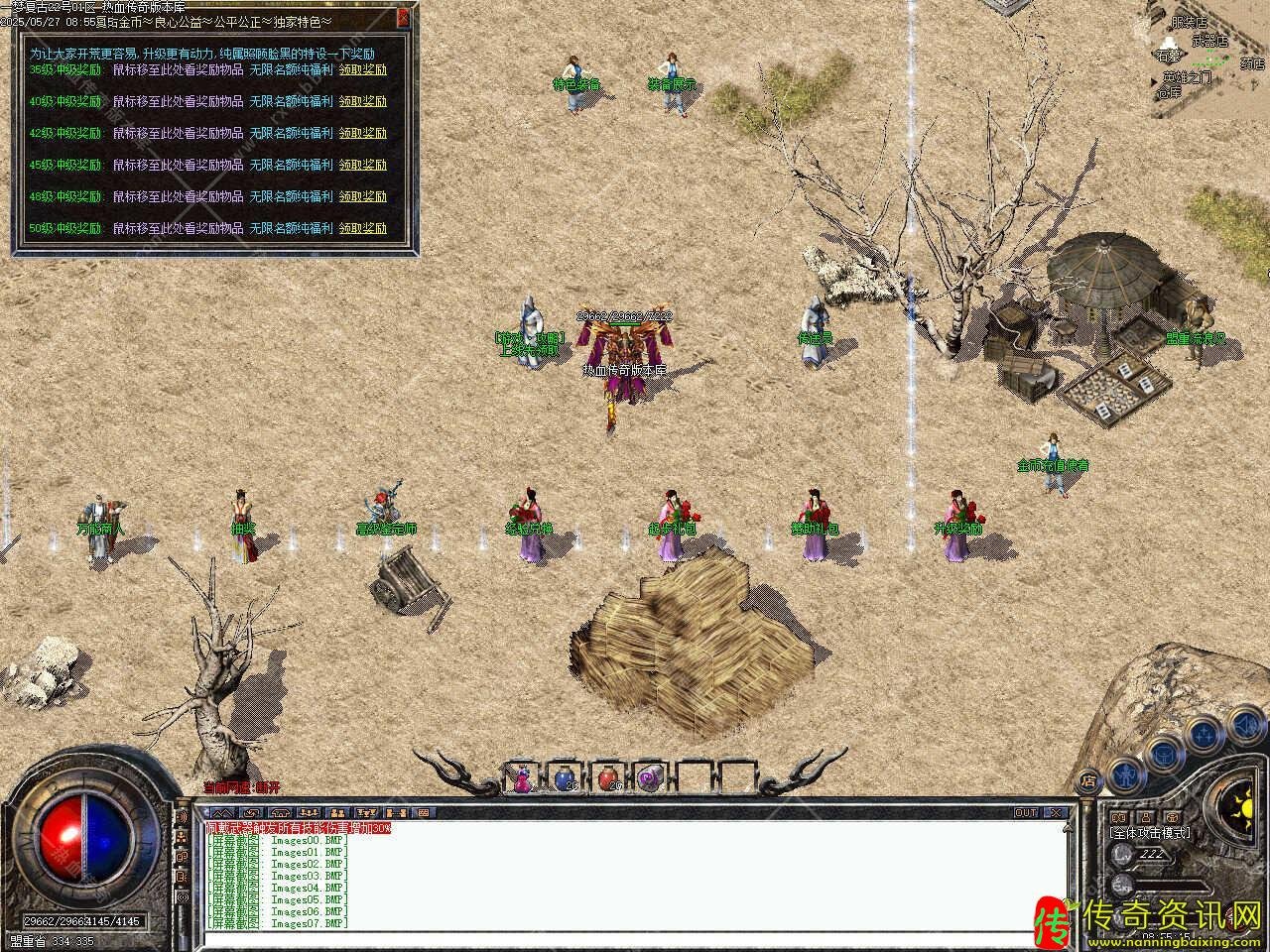The image size is (1270, 952).
Task: Toggle the 全体攻击模式 attack mode label
Action: point(1150,833)
